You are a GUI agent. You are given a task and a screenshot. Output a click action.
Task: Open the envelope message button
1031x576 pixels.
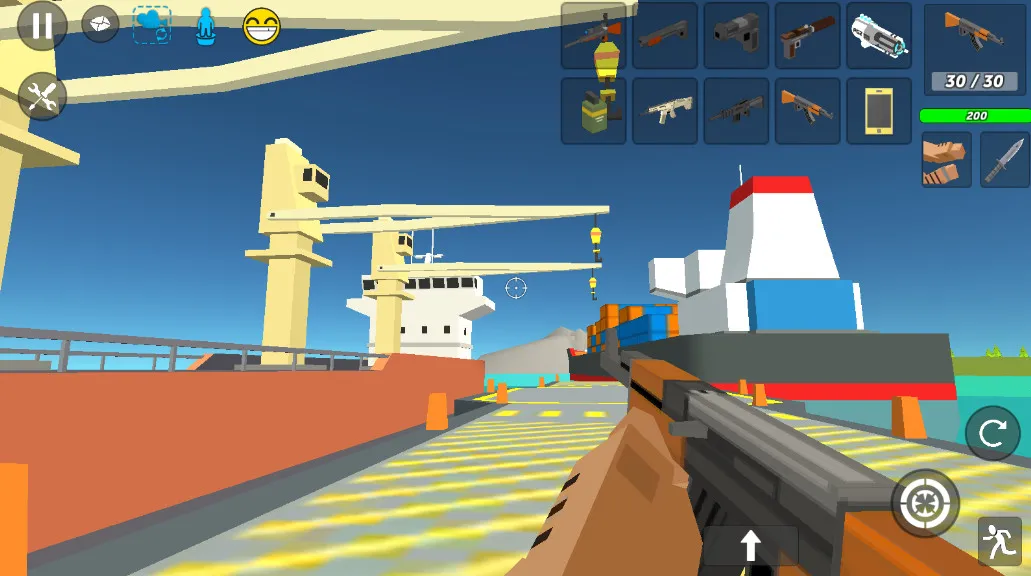100,26
